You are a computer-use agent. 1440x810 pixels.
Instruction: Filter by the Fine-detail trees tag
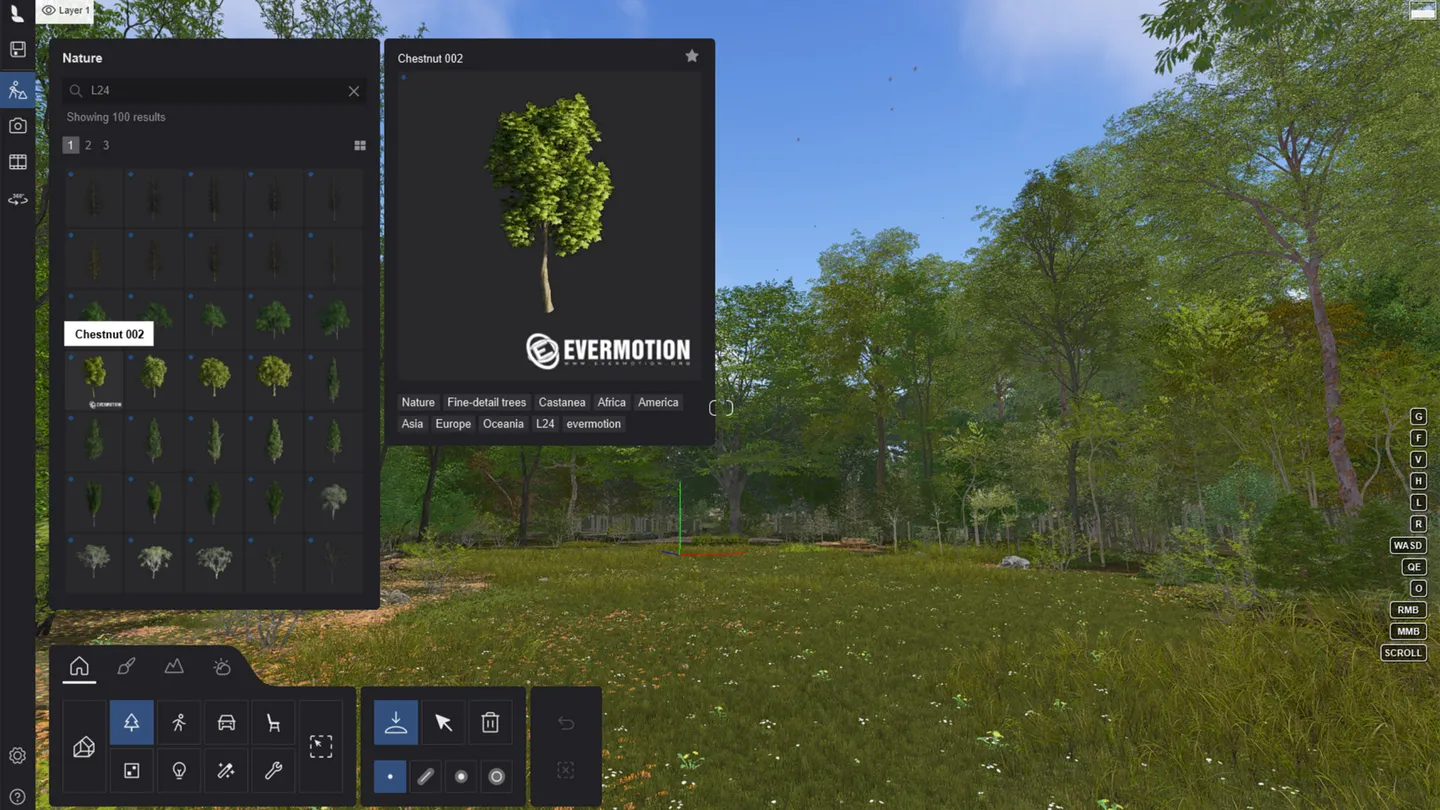coord(486,403)
